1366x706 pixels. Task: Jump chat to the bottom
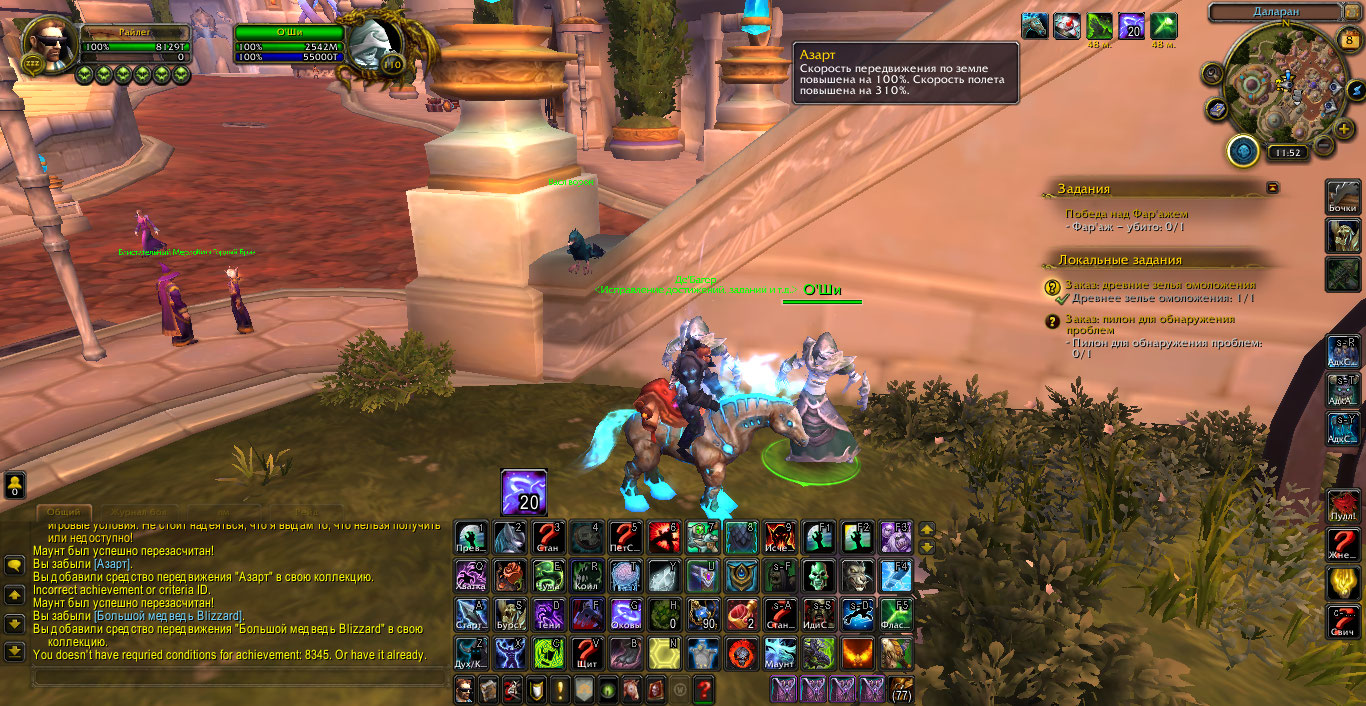(15, 652)
